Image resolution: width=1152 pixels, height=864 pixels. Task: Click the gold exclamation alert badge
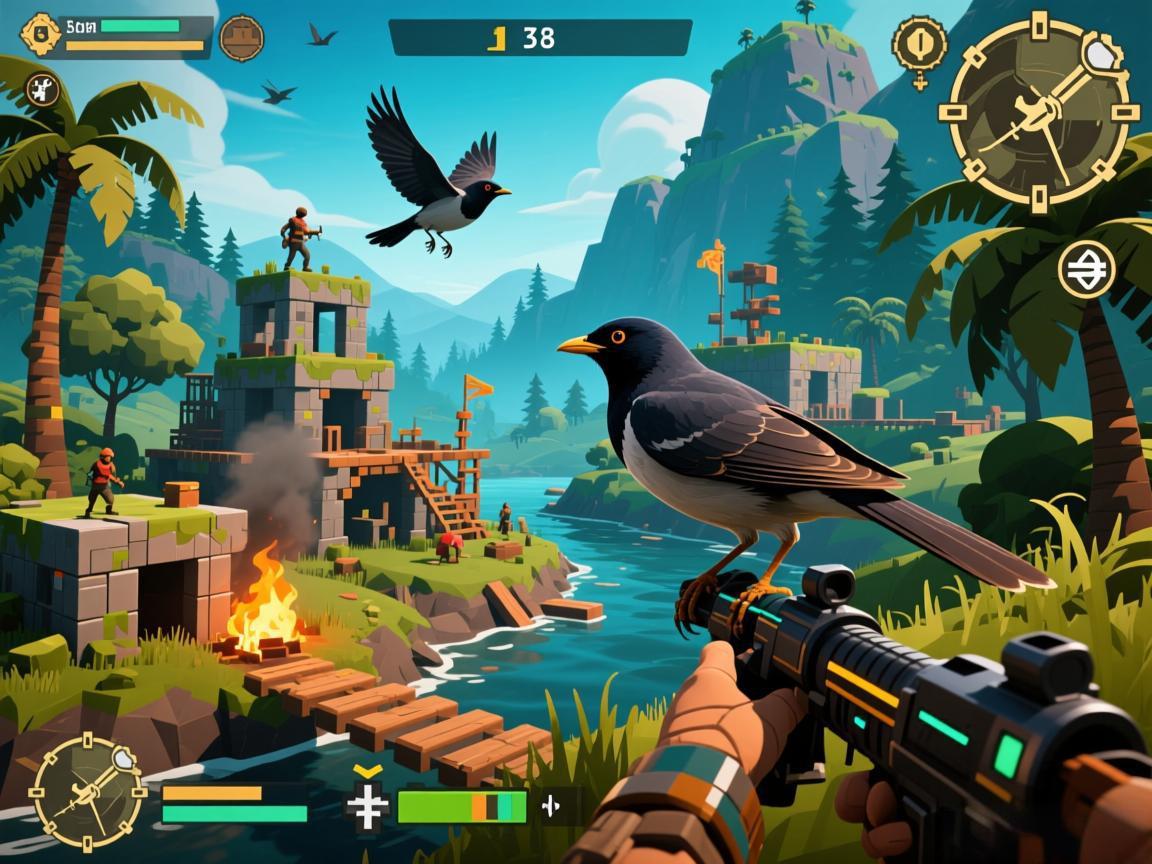coord(918,45)
